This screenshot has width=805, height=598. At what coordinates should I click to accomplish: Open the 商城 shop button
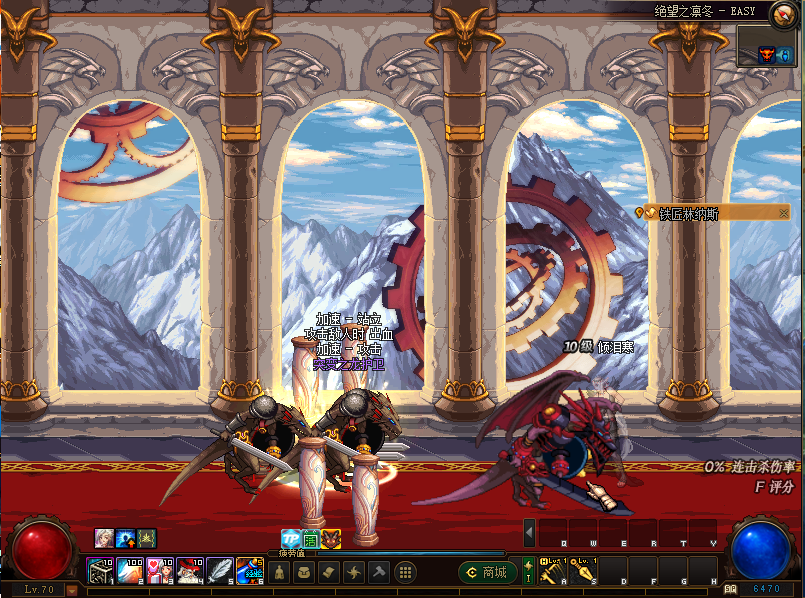[488, 573]
